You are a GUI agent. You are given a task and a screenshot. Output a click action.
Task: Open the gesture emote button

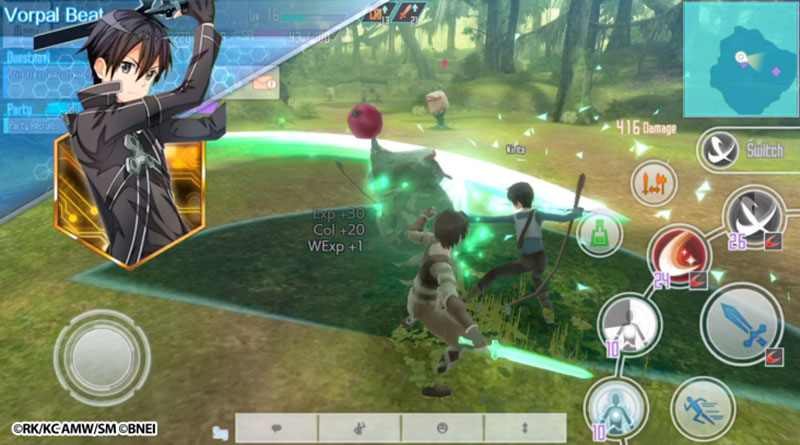point(359,428)
